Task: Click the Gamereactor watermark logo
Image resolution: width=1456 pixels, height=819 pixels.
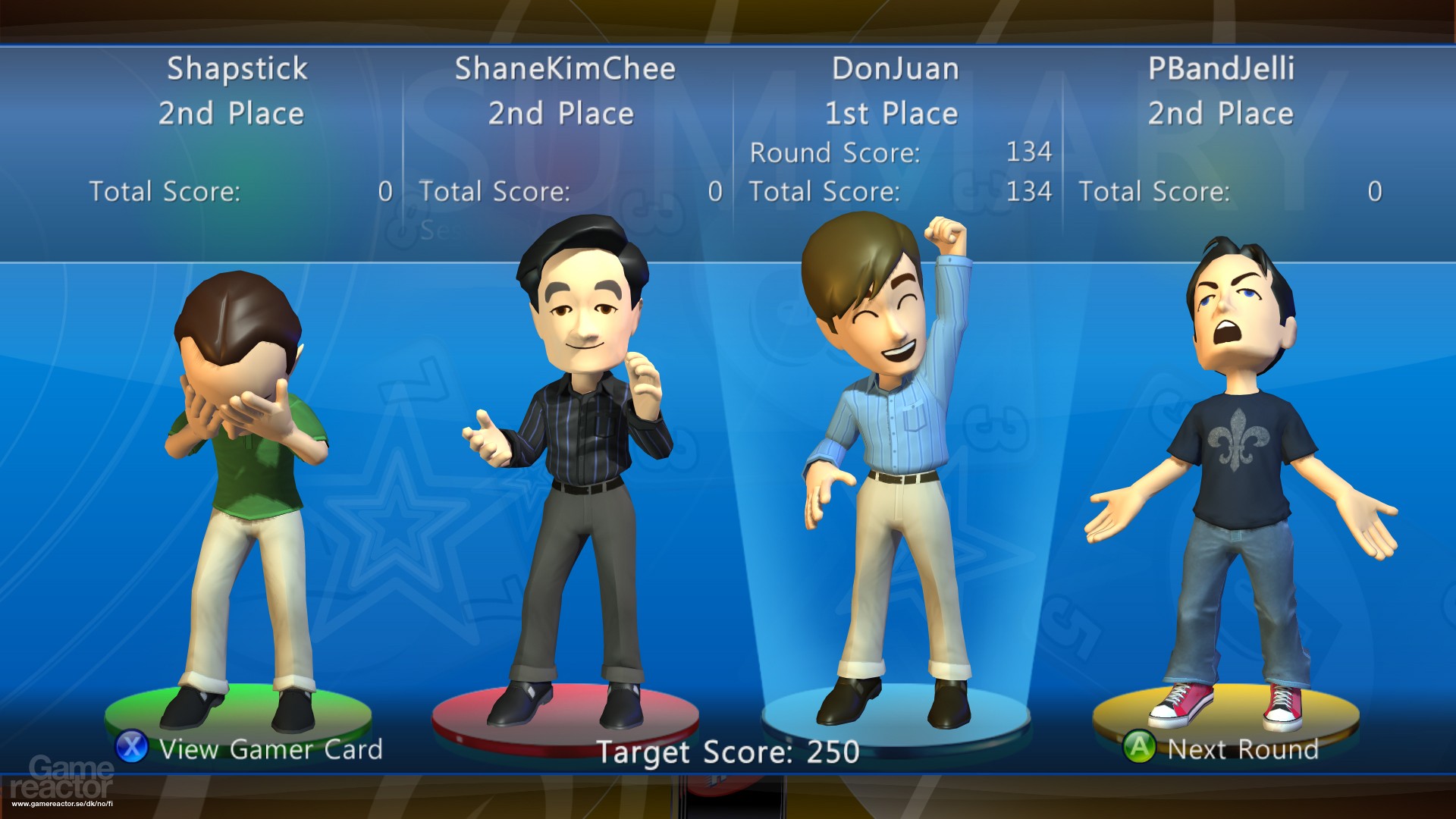Action: (x=62, y=779)
